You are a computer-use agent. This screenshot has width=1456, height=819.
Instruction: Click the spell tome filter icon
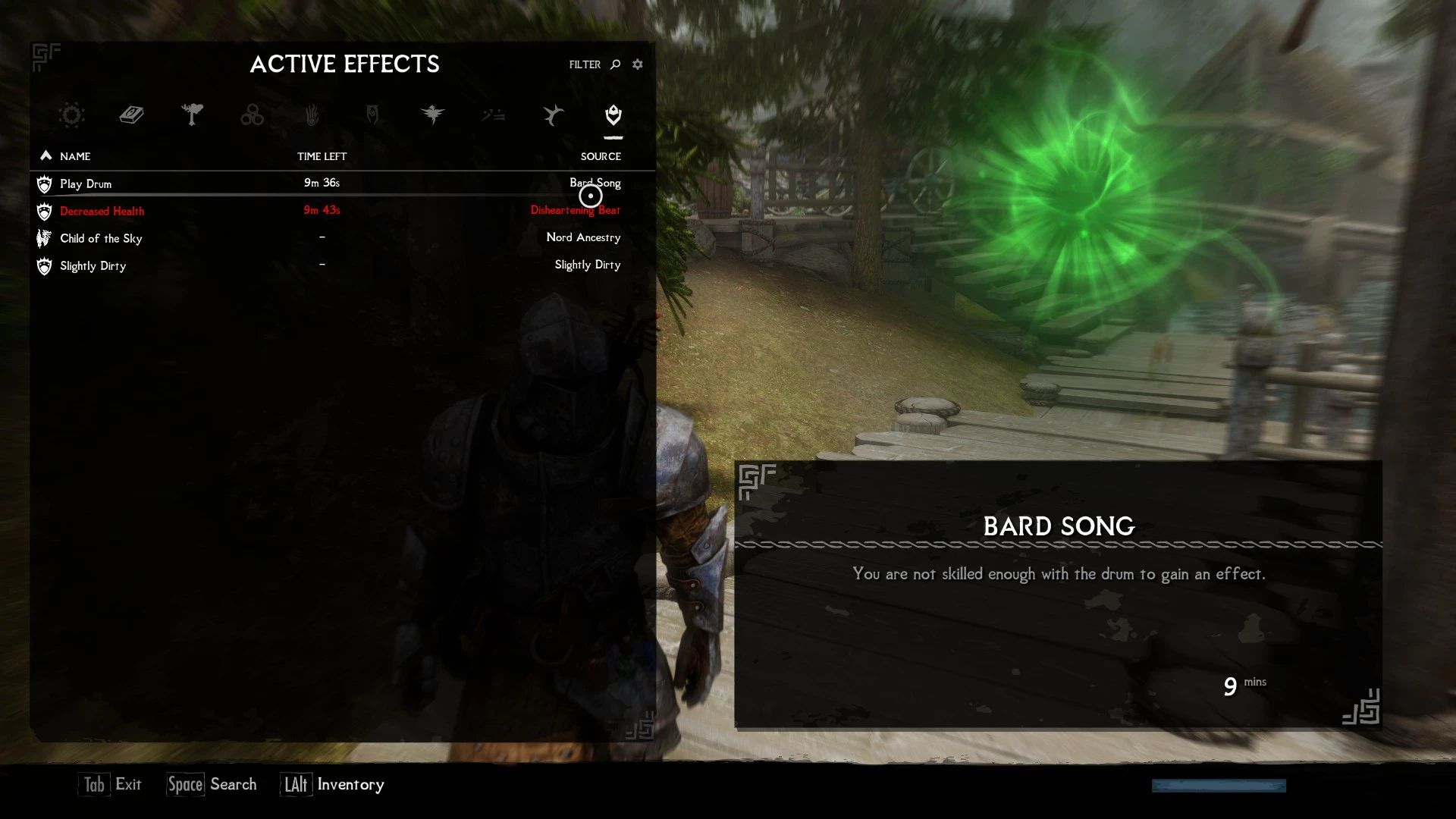pyautogui.click(x=130, y=115)
